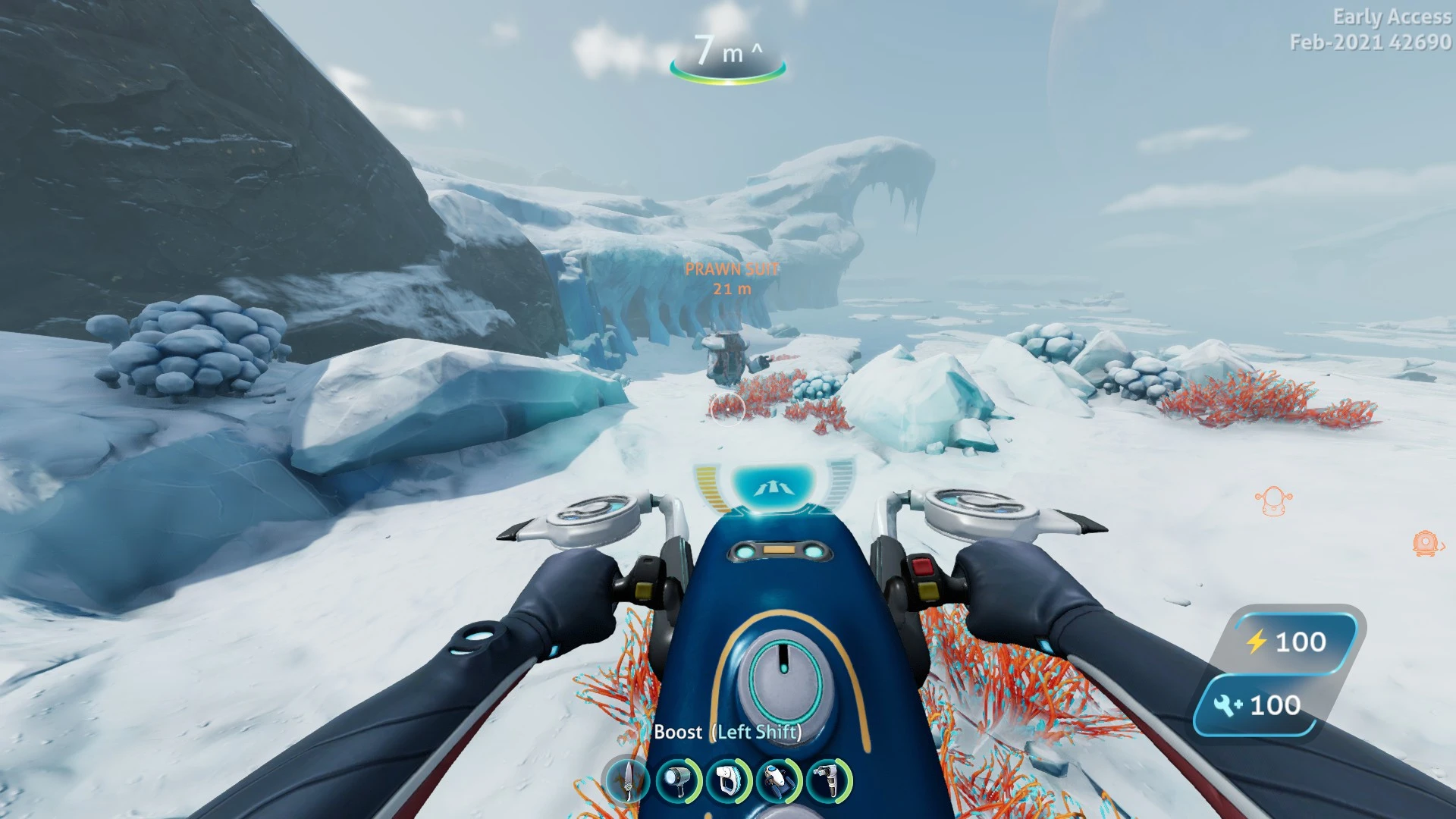The image size is (1456, 819).
Task: Equip the flashlight from the hotbar
Action: point(677,781)
